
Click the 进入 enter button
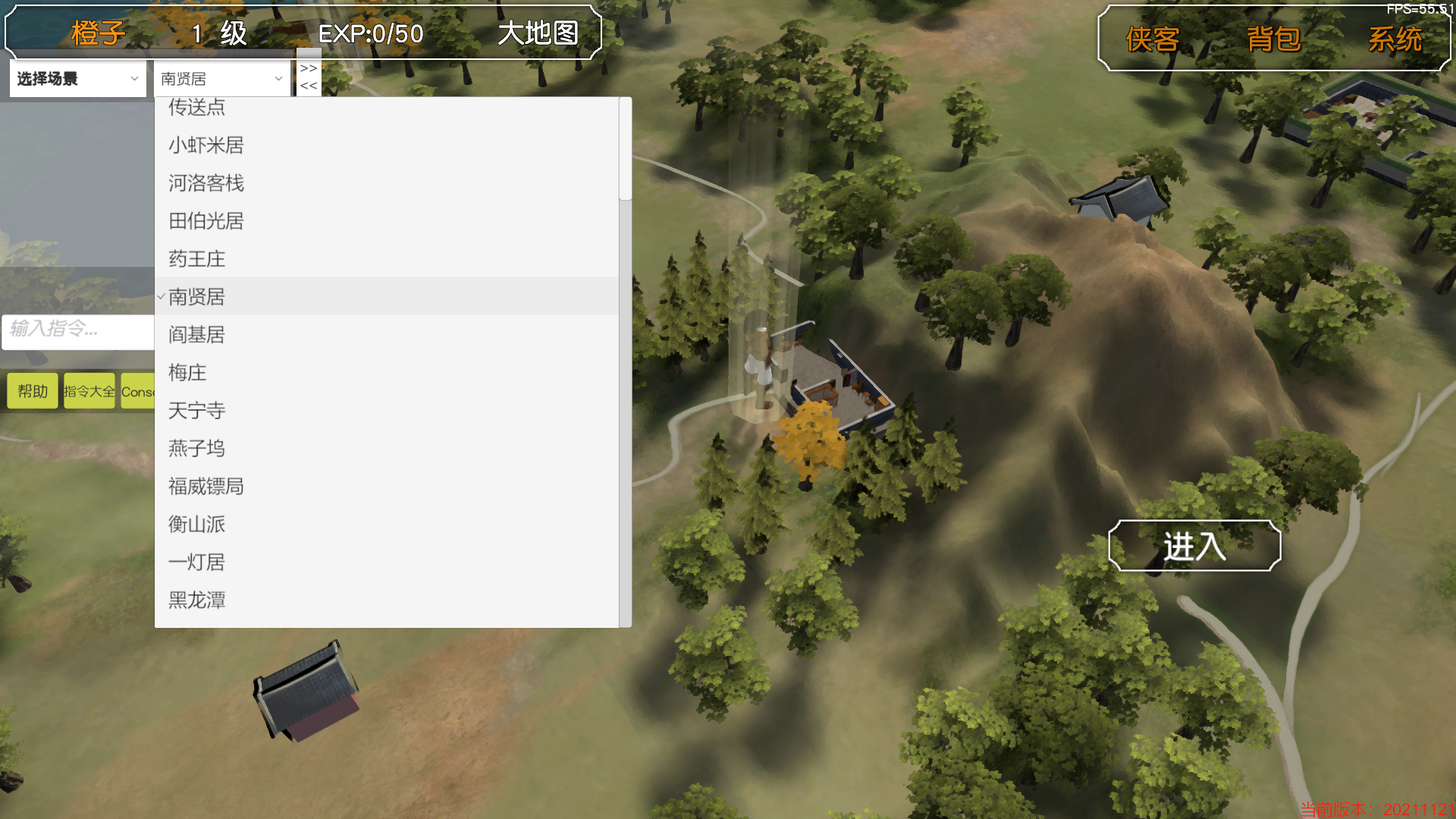point(1194,546)
